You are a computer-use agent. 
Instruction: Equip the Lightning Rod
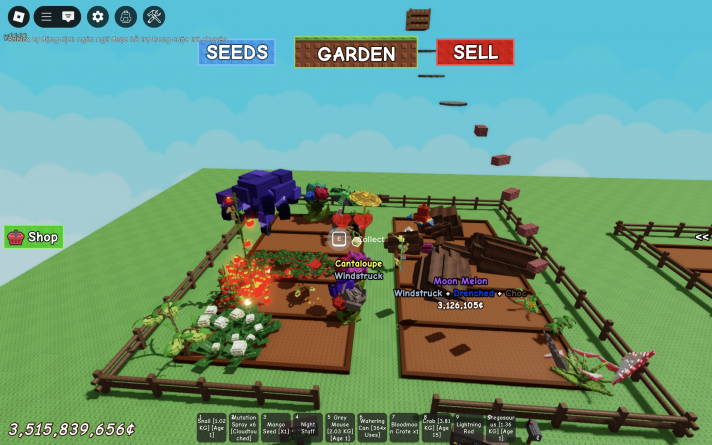click(x=468, y=427)
